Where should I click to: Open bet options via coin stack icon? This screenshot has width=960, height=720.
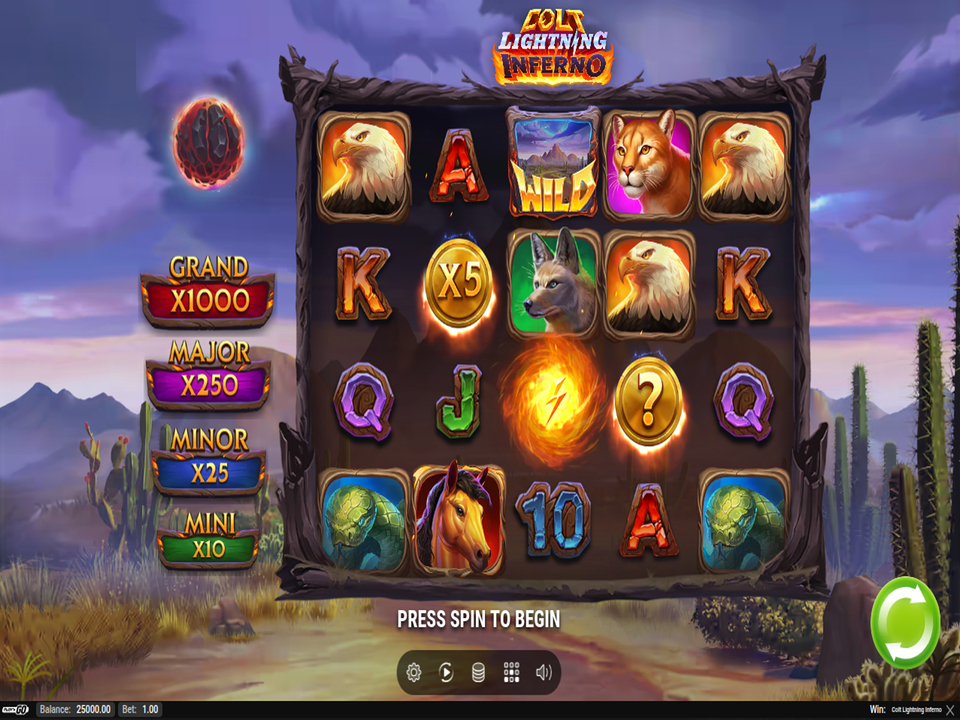pos(479,673)
